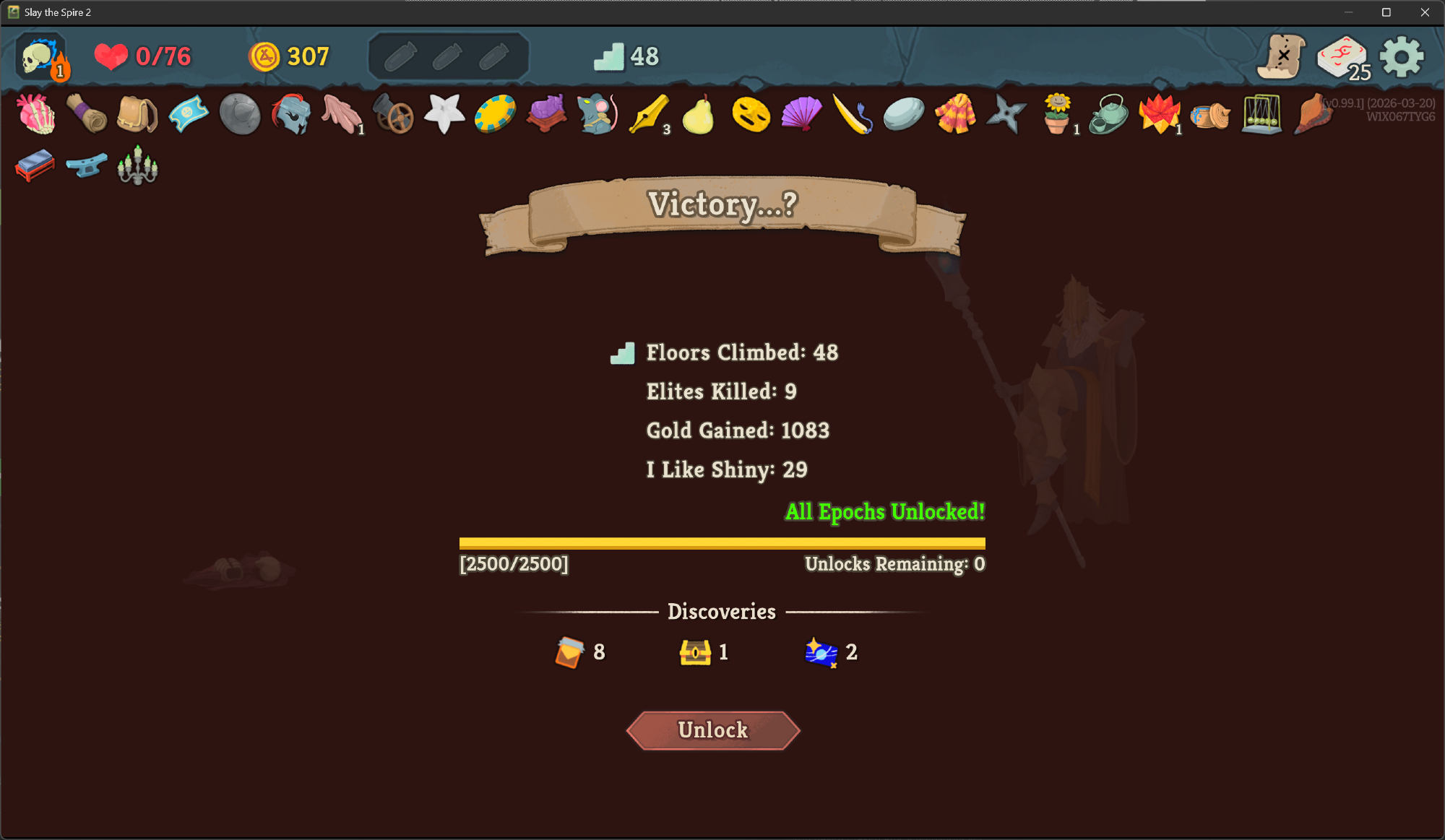
Task: Inspect the potted sunflower relic
Action: point(1057,114)
